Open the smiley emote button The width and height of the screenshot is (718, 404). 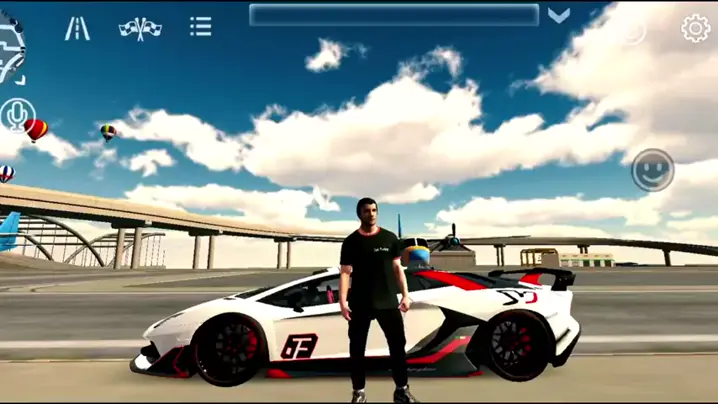(652, 172)
